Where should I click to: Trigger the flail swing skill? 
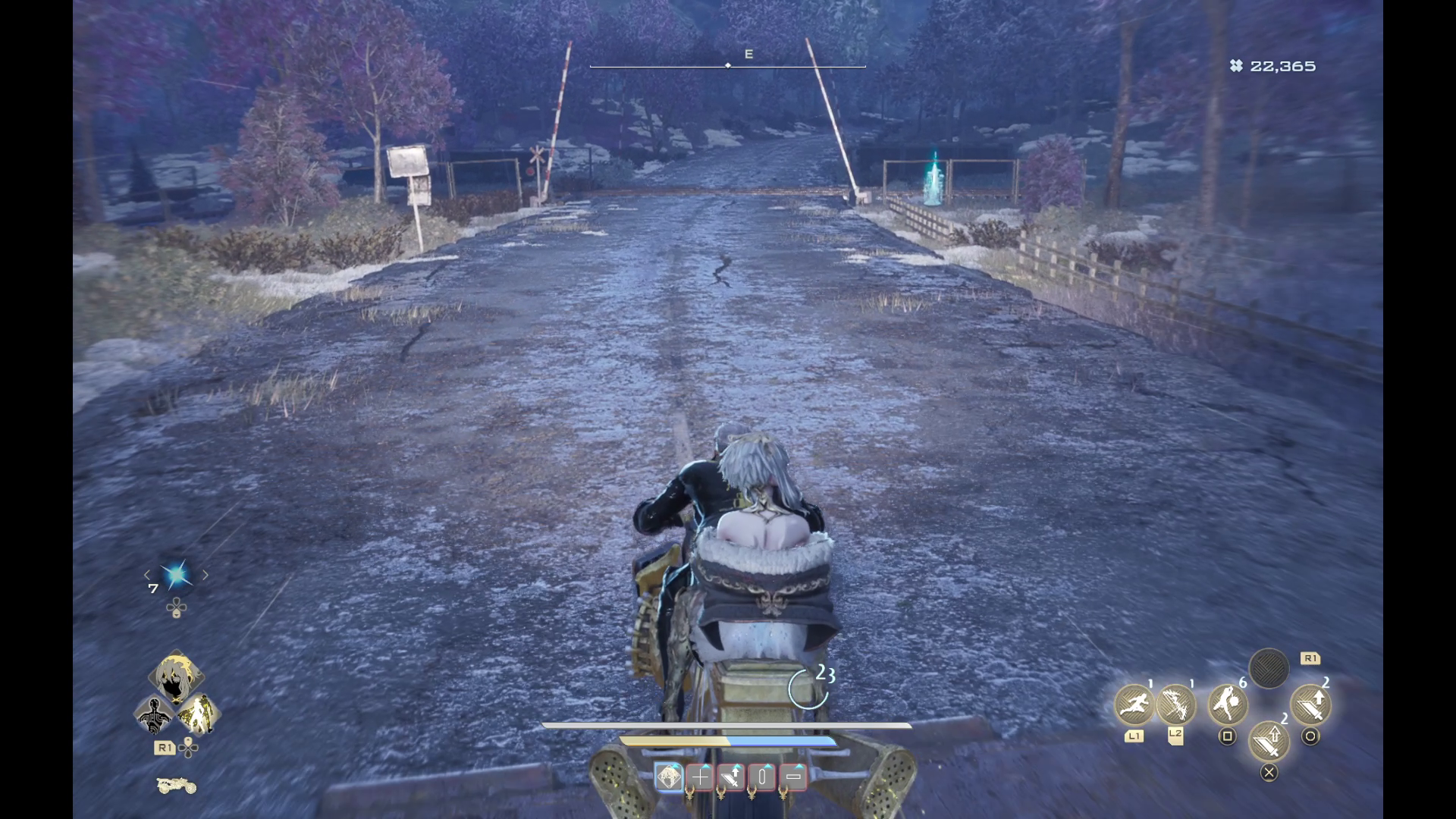coord(1227,704)
